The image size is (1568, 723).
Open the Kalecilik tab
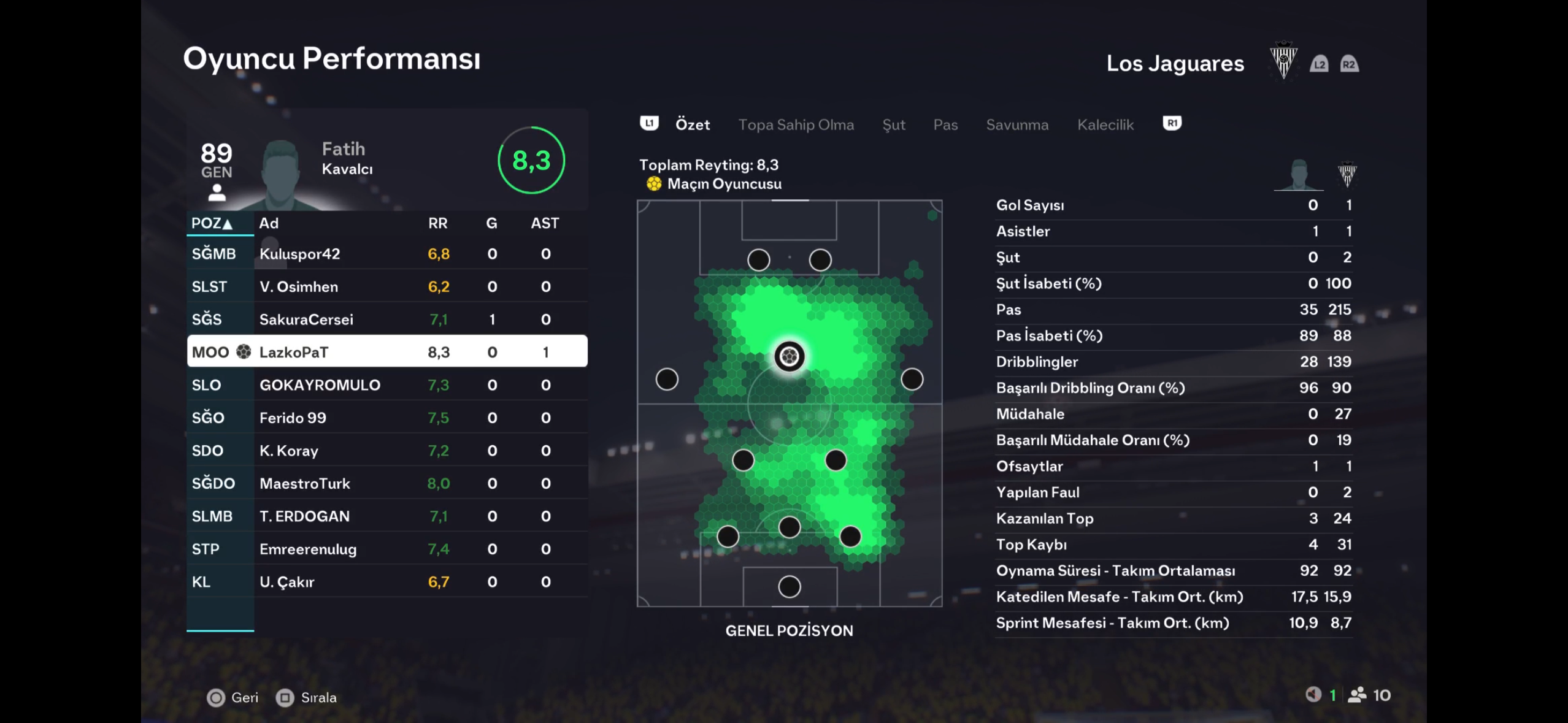(1105, 124)
